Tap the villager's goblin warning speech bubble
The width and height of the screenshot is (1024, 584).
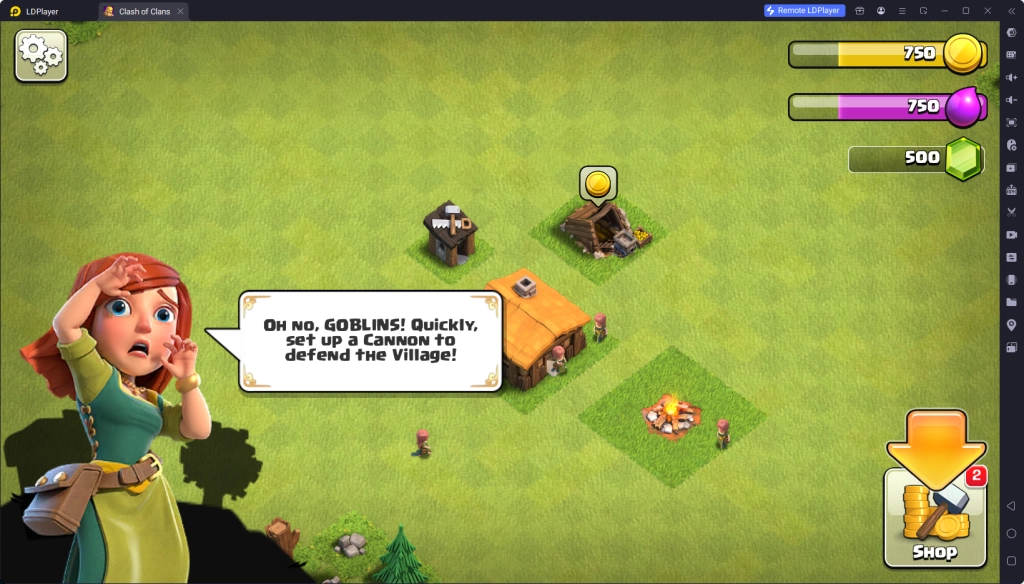(370, 340)
